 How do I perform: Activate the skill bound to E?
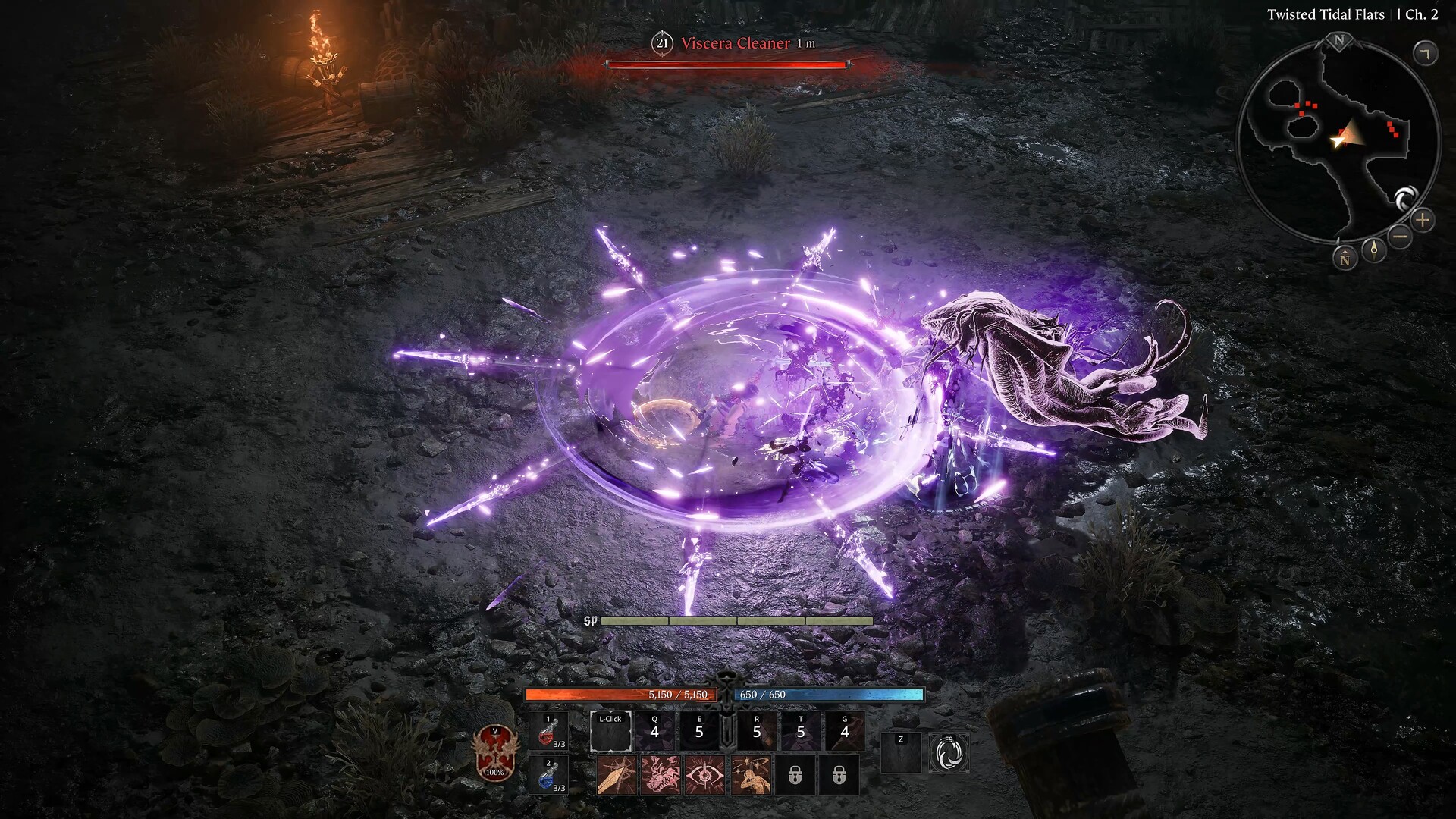[699, 730]
